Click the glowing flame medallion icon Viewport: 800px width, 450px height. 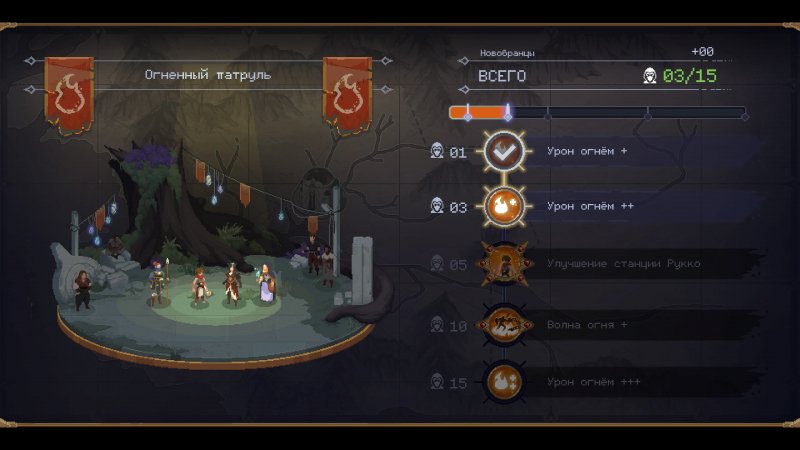pos(503,207)
